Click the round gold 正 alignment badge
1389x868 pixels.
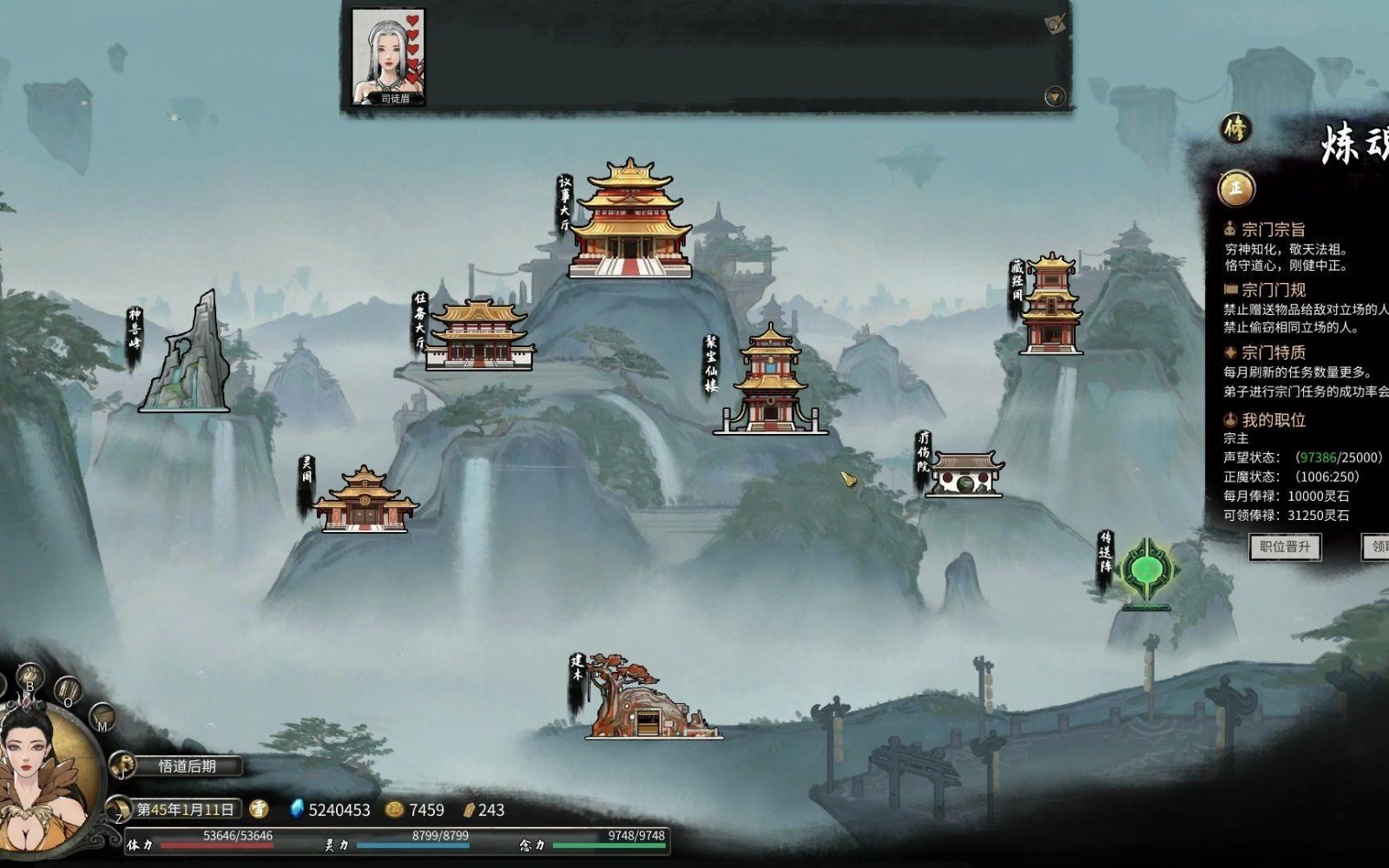click(1235, 187)
